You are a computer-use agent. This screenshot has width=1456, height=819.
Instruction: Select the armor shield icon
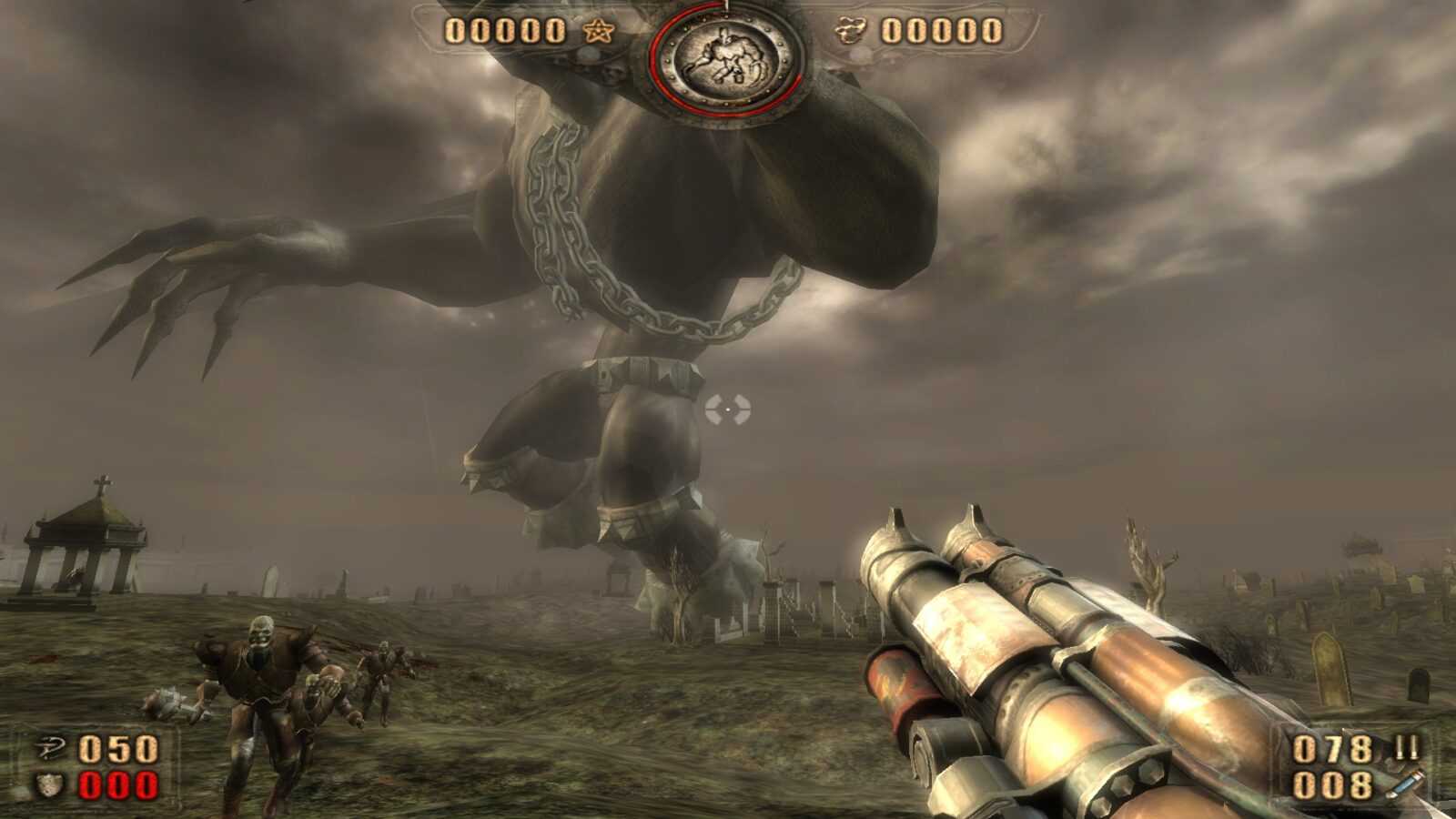48,784
